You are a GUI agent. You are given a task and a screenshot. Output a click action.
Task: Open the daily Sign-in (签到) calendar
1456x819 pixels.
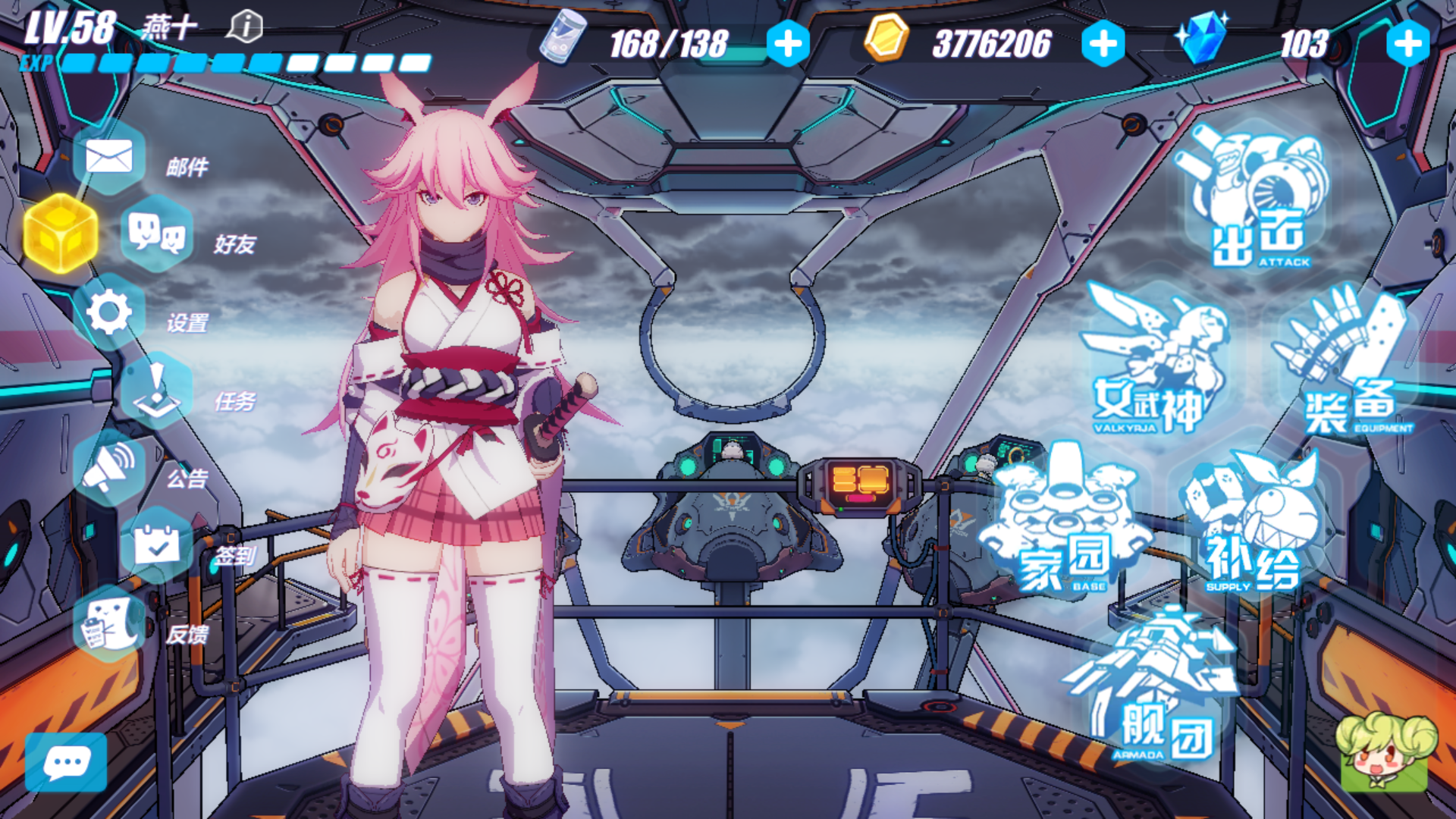pyautogui.click(x=156, y=544)
